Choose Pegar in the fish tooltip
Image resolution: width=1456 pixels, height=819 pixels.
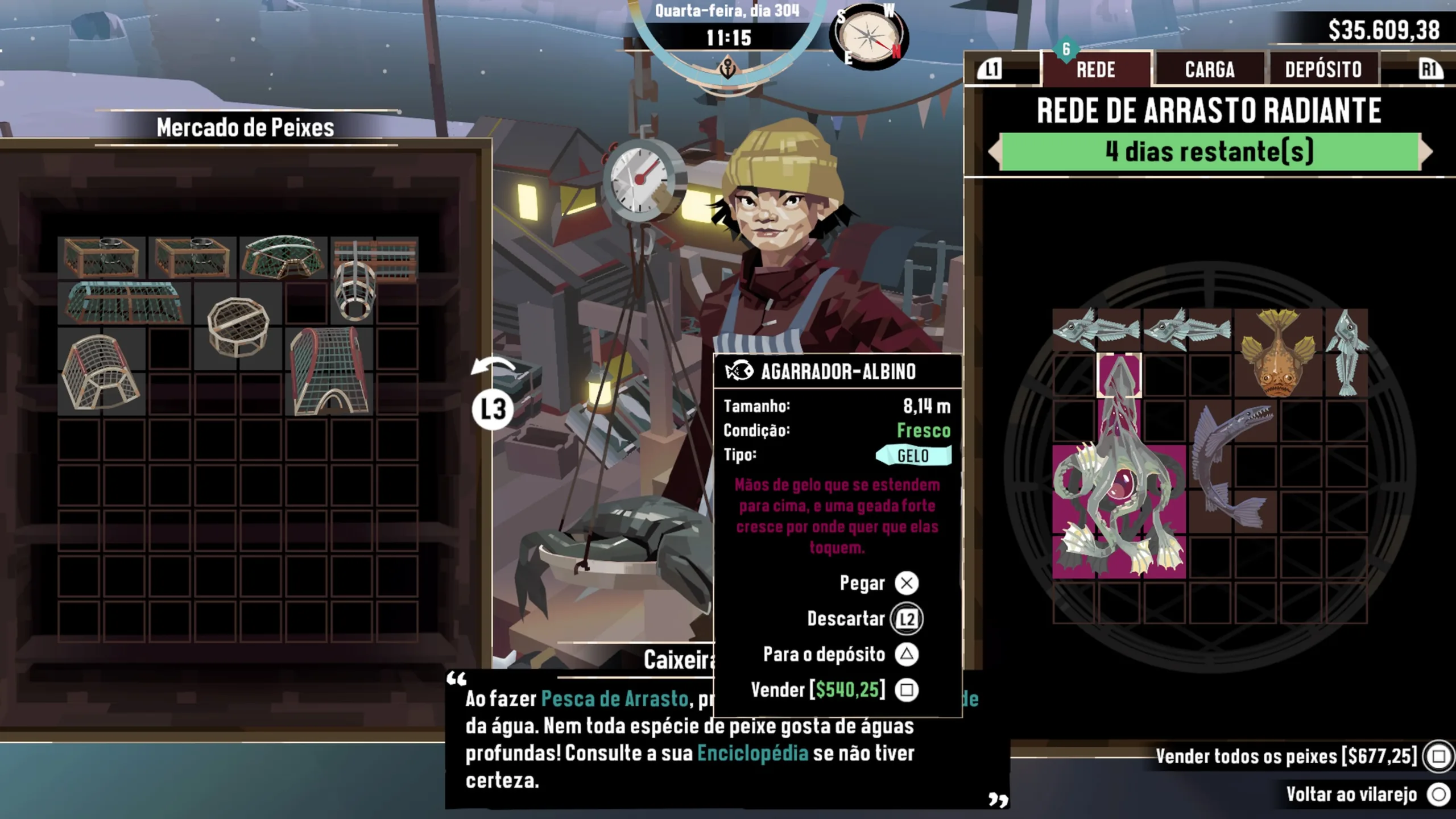(906, 583)
